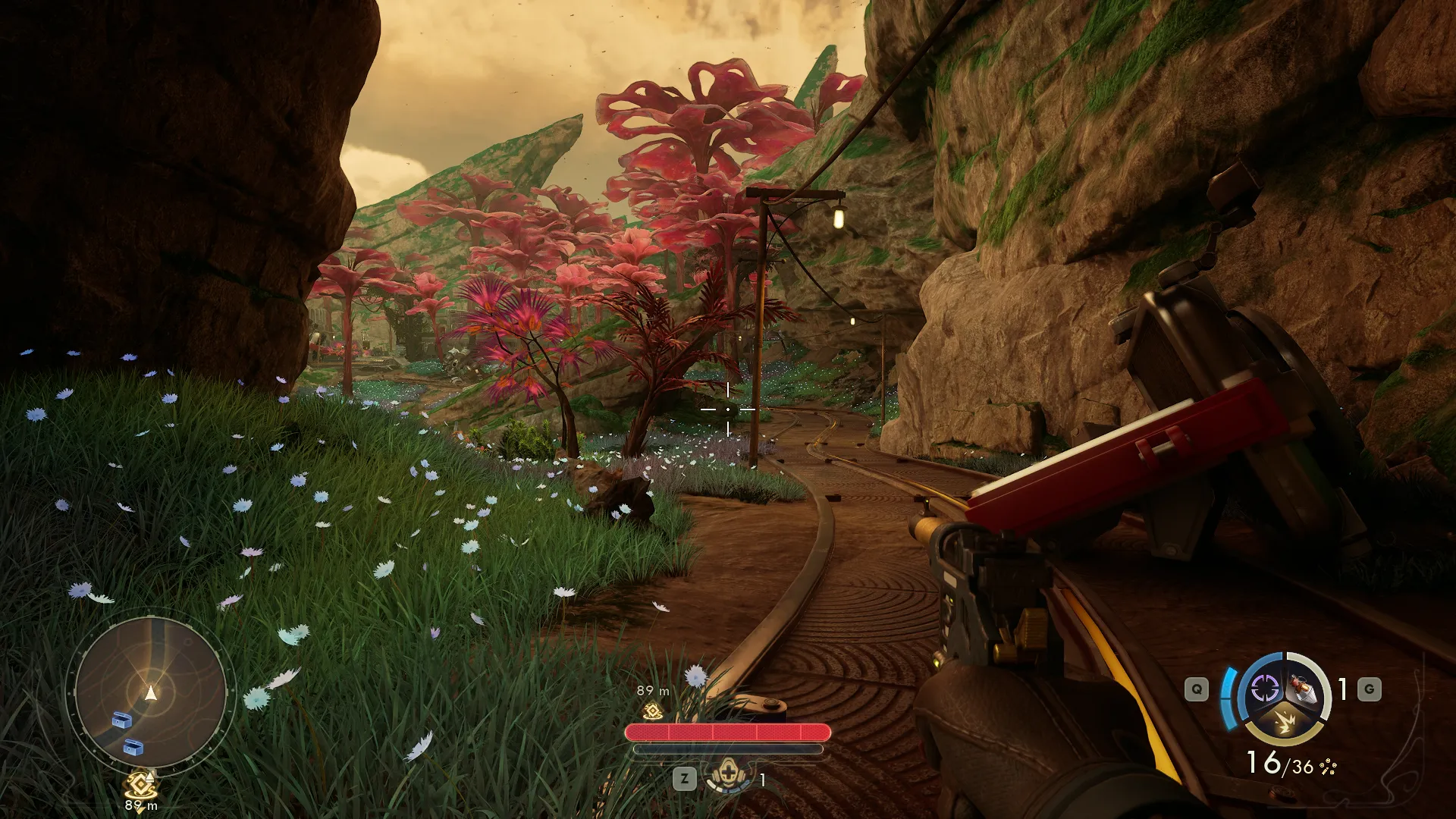The image size is (1456, 819).
Task: Click the circular minimap
Action: [150, 692]
